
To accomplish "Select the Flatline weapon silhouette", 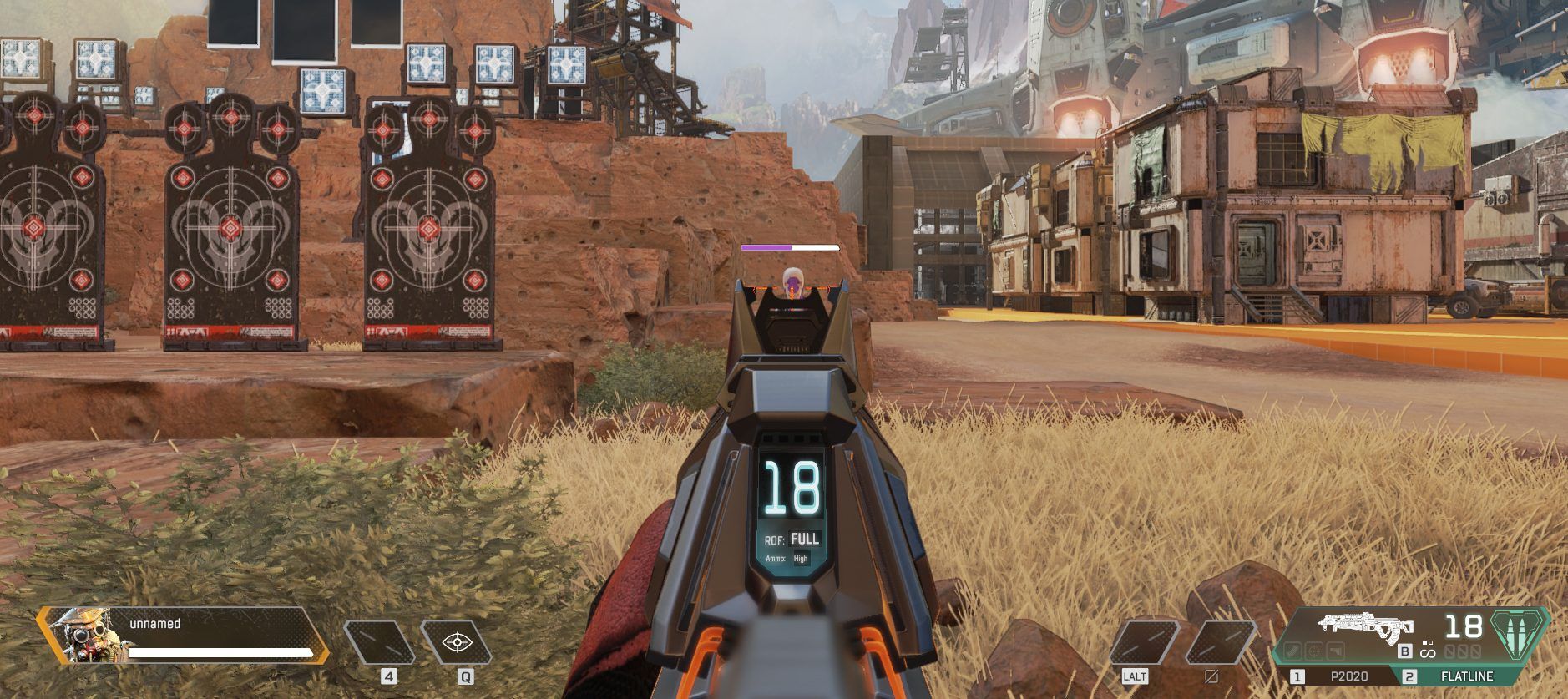I will coord(1367,626).
